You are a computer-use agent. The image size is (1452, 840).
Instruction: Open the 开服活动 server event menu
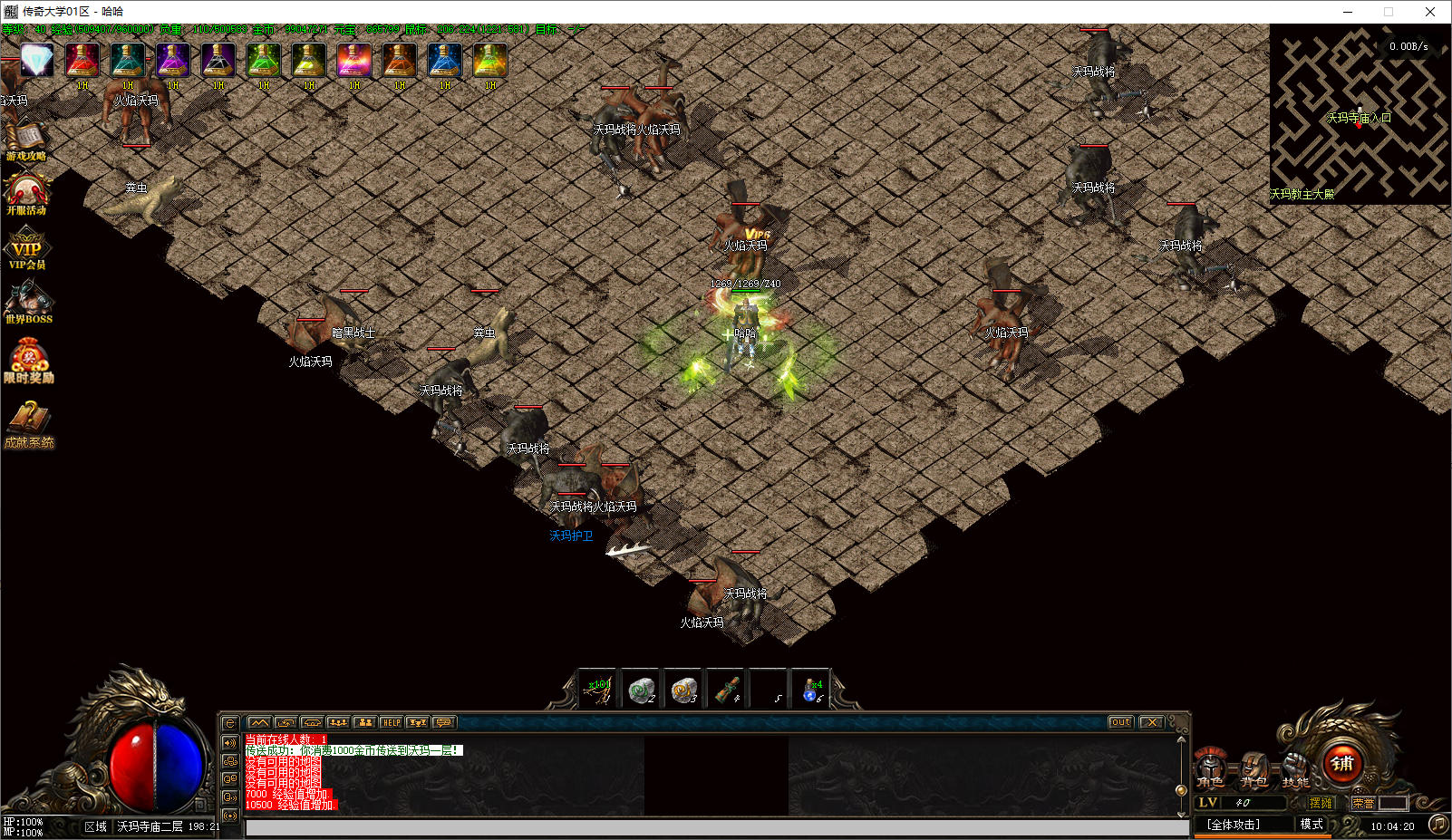point(26,194)
